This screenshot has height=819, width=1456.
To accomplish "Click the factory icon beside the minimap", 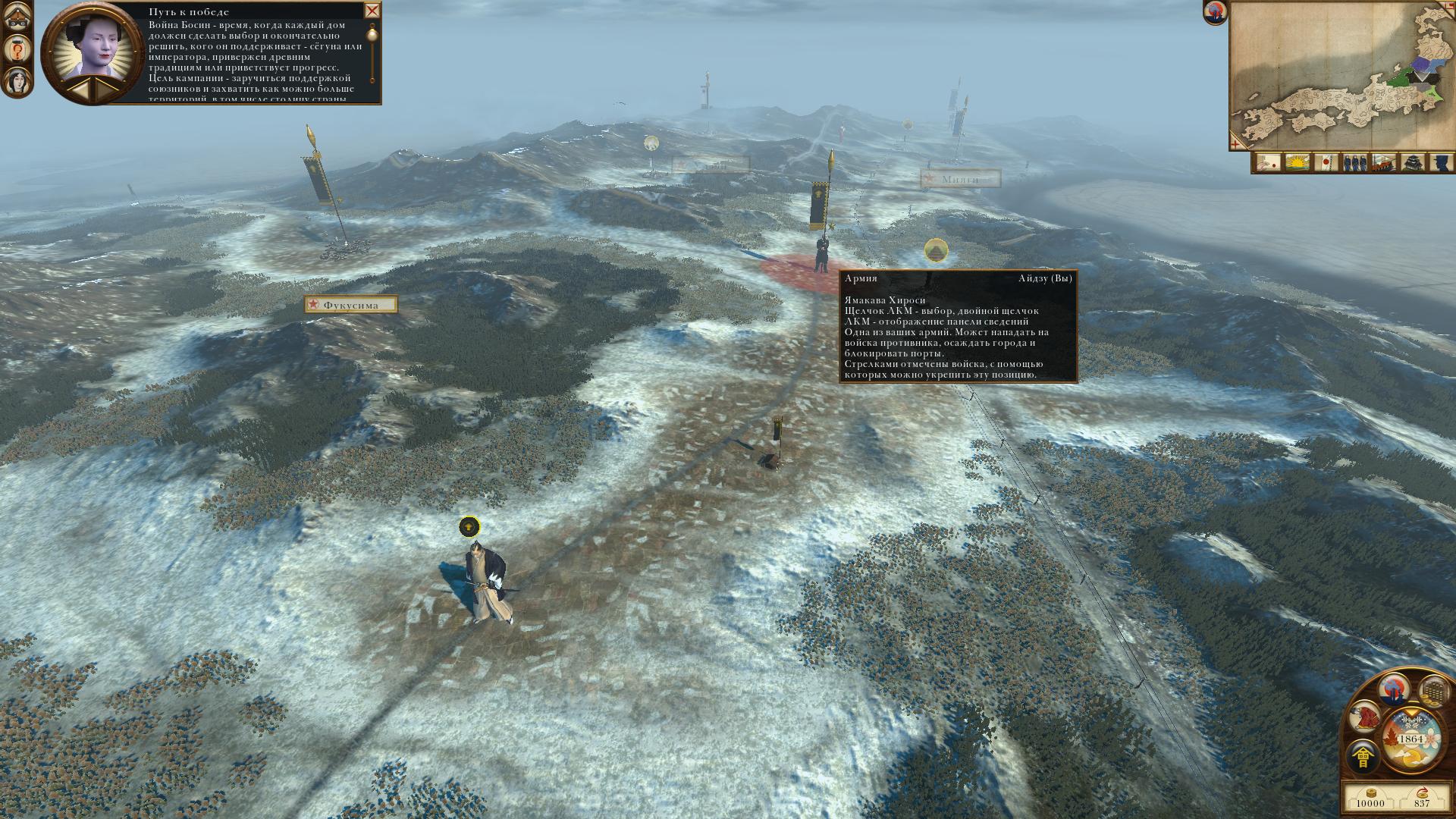I will (1215, 13).
